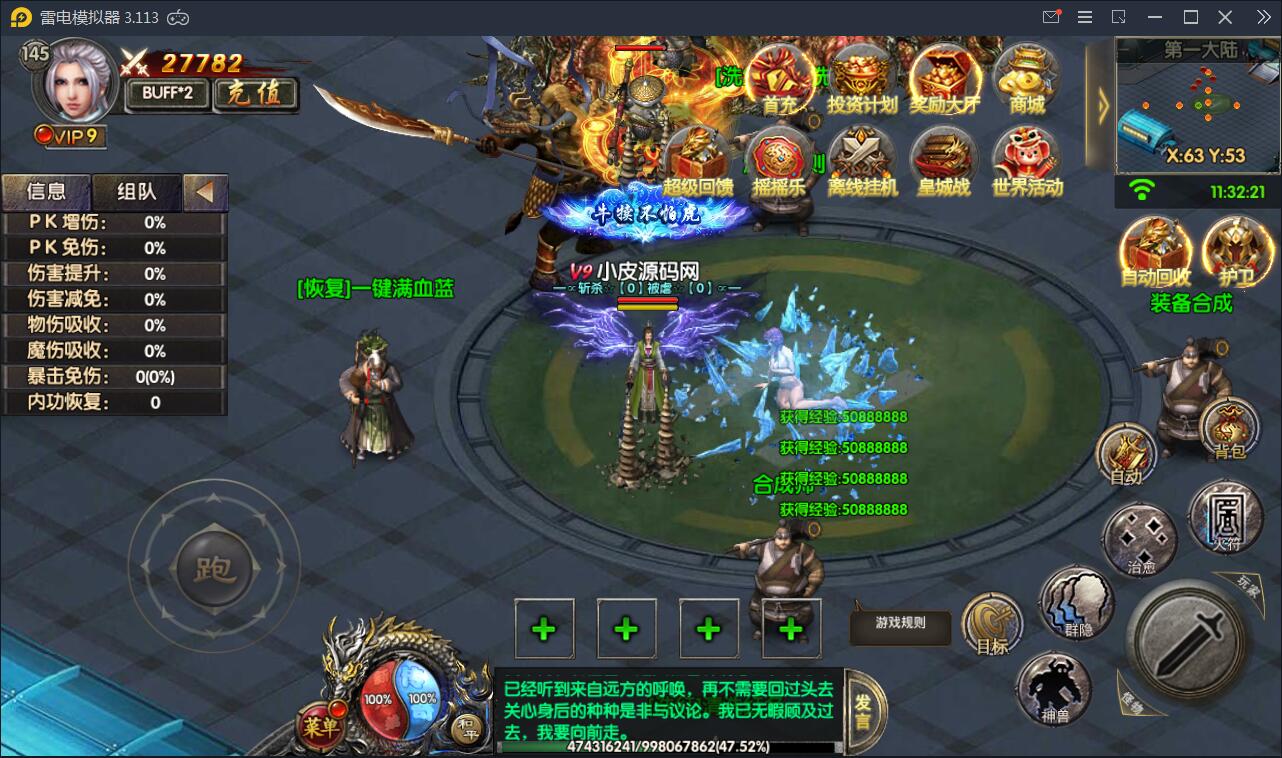Screen dimensions: 1282x758
Task: Activate the 治愈 heal skill icon
Action: 1140,537
